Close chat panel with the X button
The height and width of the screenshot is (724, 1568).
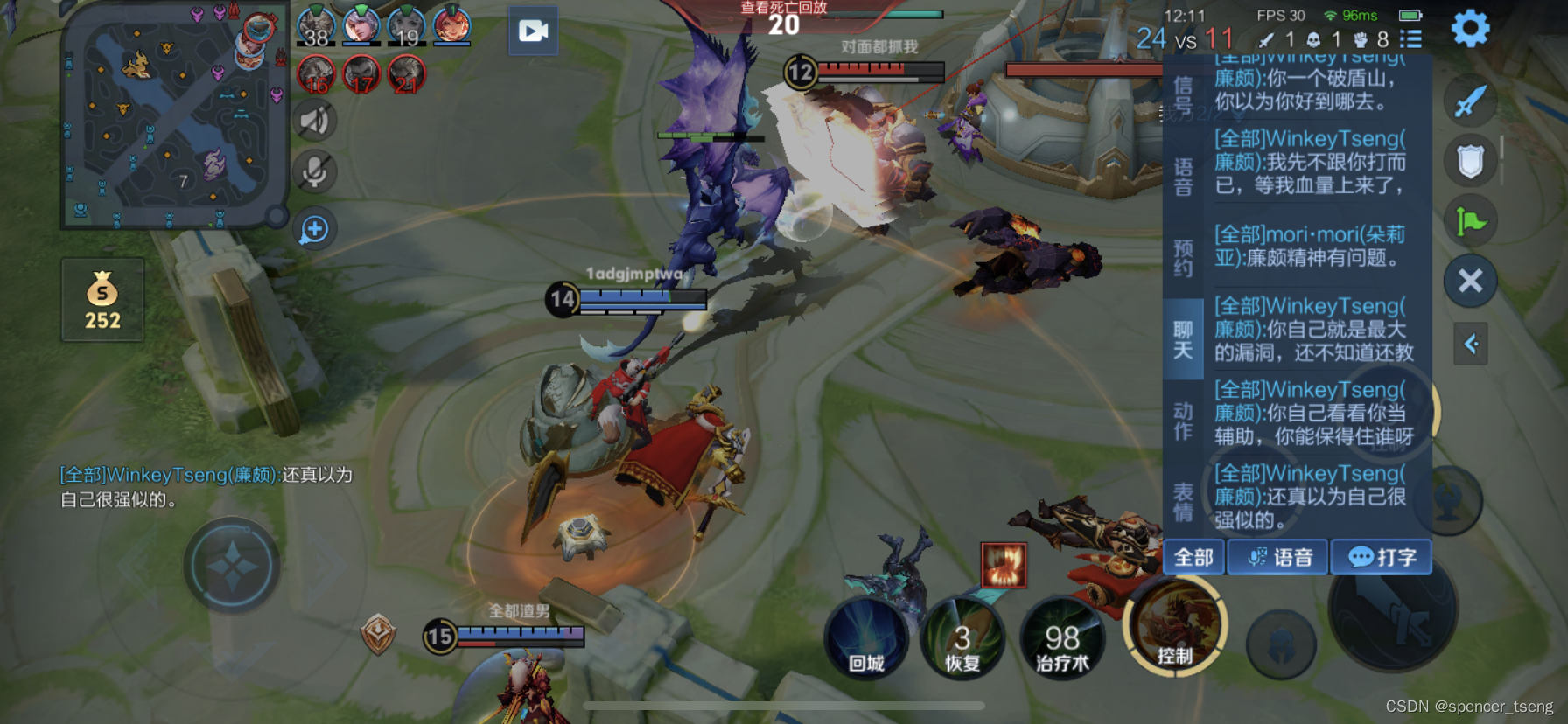(1470, 281)
